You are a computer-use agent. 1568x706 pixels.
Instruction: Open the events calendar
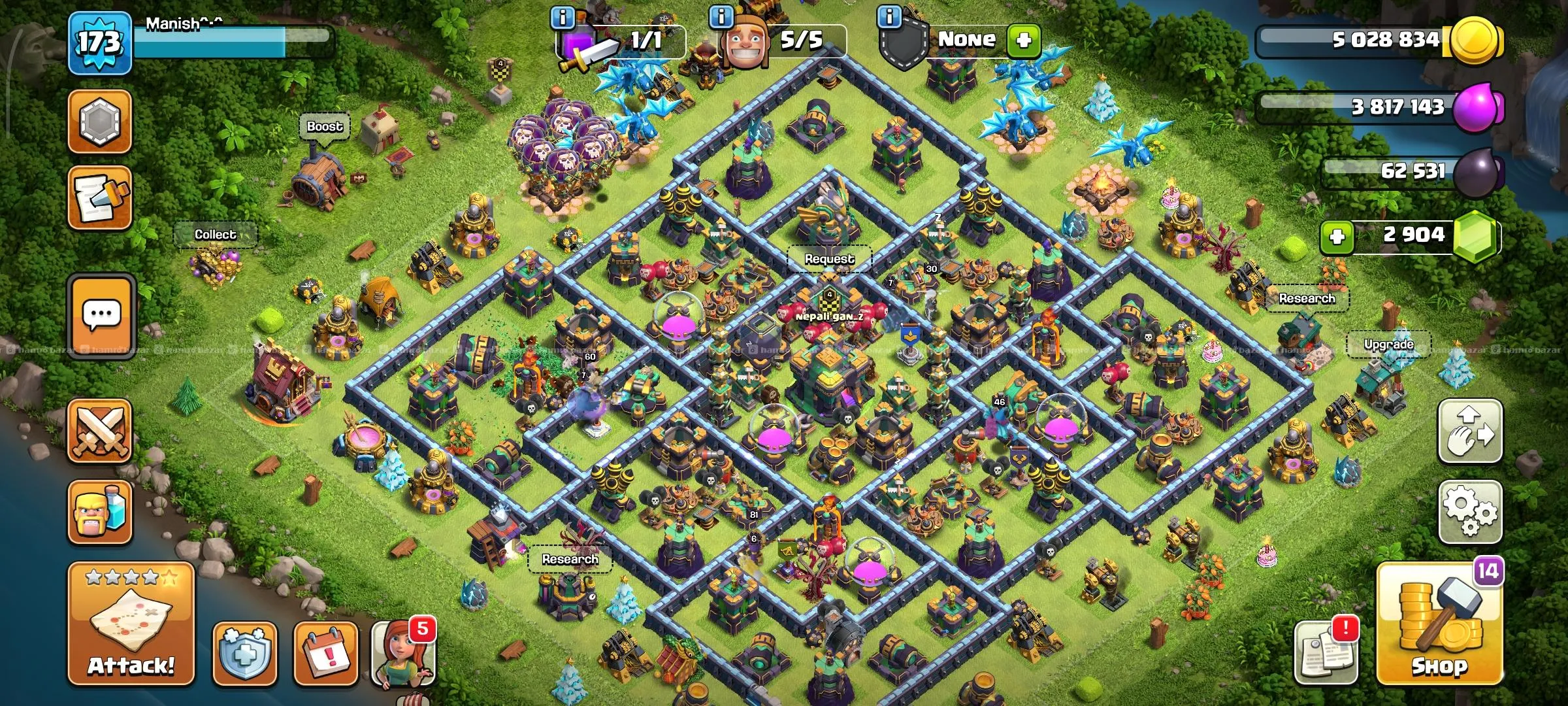[x=325, y=652]
